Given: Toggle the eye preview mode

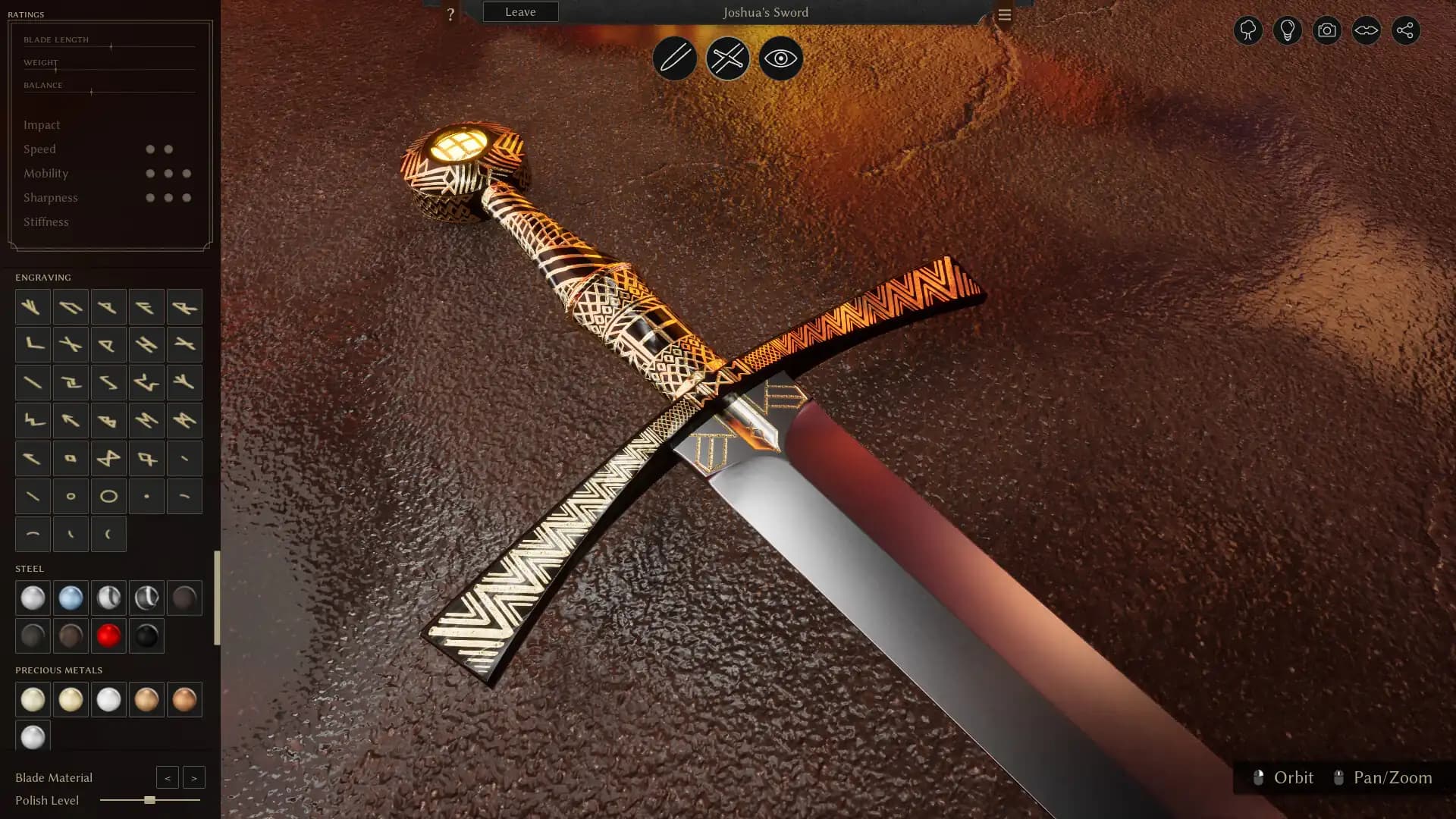Looking at the screenshot, I should (780, 58).
